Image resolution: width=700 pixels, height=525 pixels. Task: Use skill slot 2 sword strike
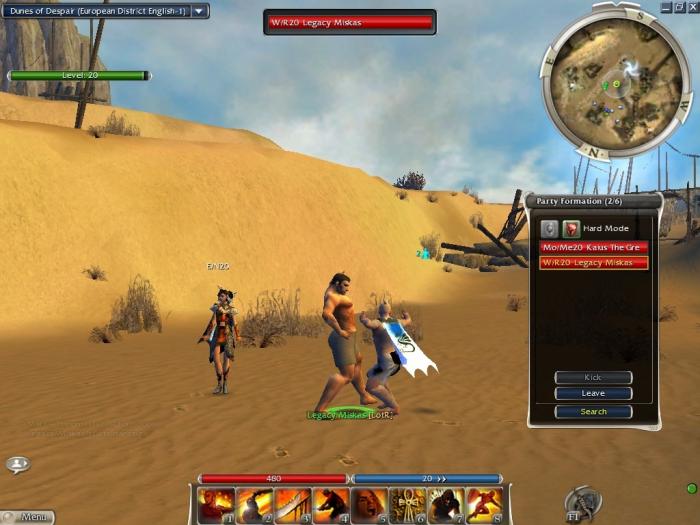(254, 505)
